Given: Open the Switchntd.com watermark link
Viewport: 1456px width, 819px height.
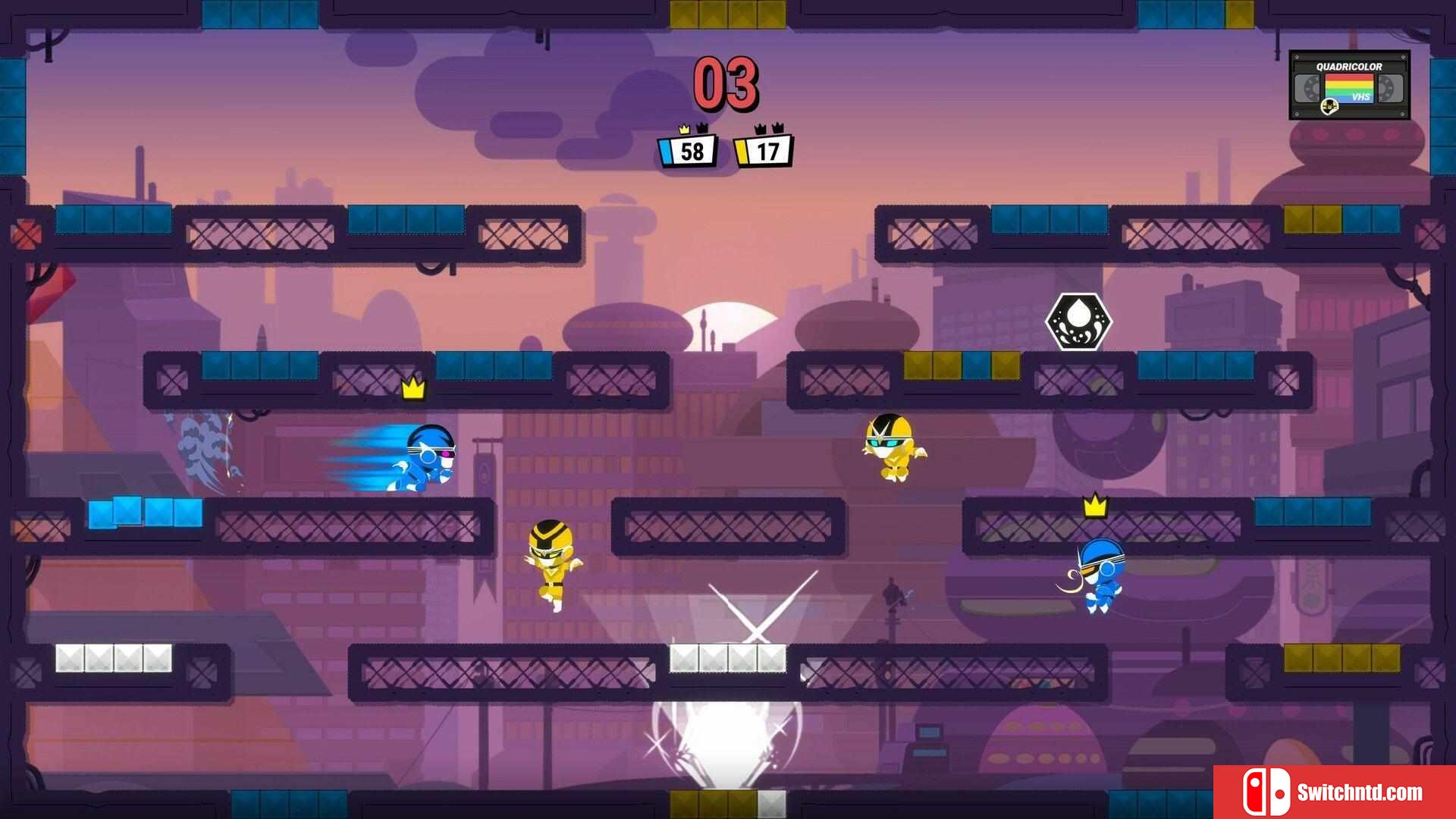Looking at the screenshot, I should coord(1334,792).
